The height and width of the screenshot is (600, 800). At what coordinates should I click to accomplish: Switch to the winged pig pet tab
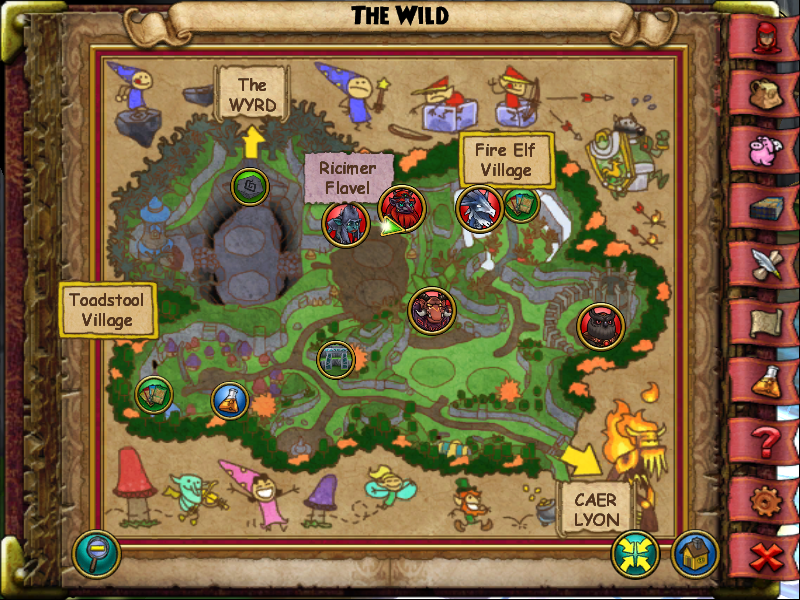point(767,148)
